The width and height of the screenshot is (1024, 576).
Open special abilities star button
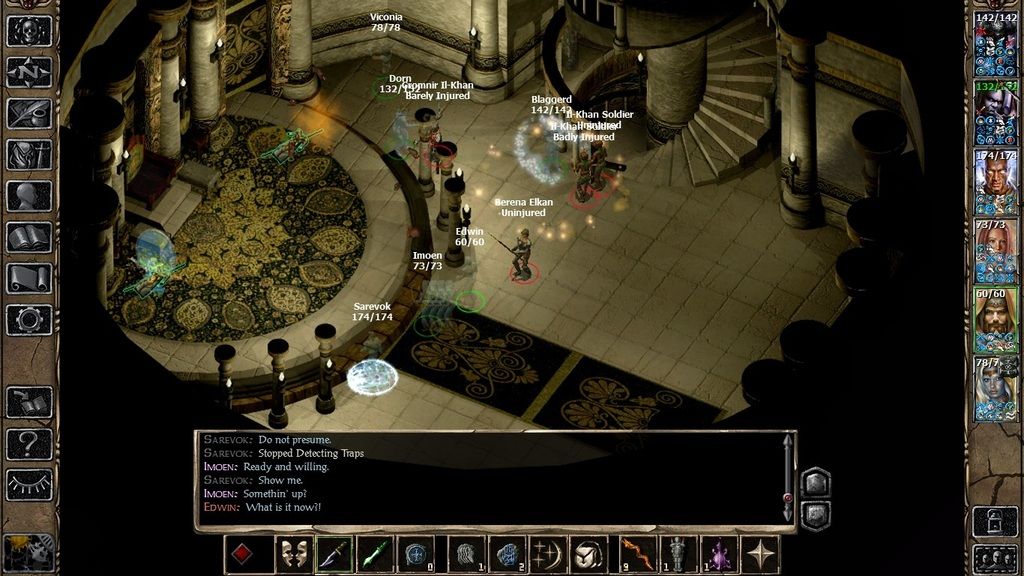click(x=761, y=555)
